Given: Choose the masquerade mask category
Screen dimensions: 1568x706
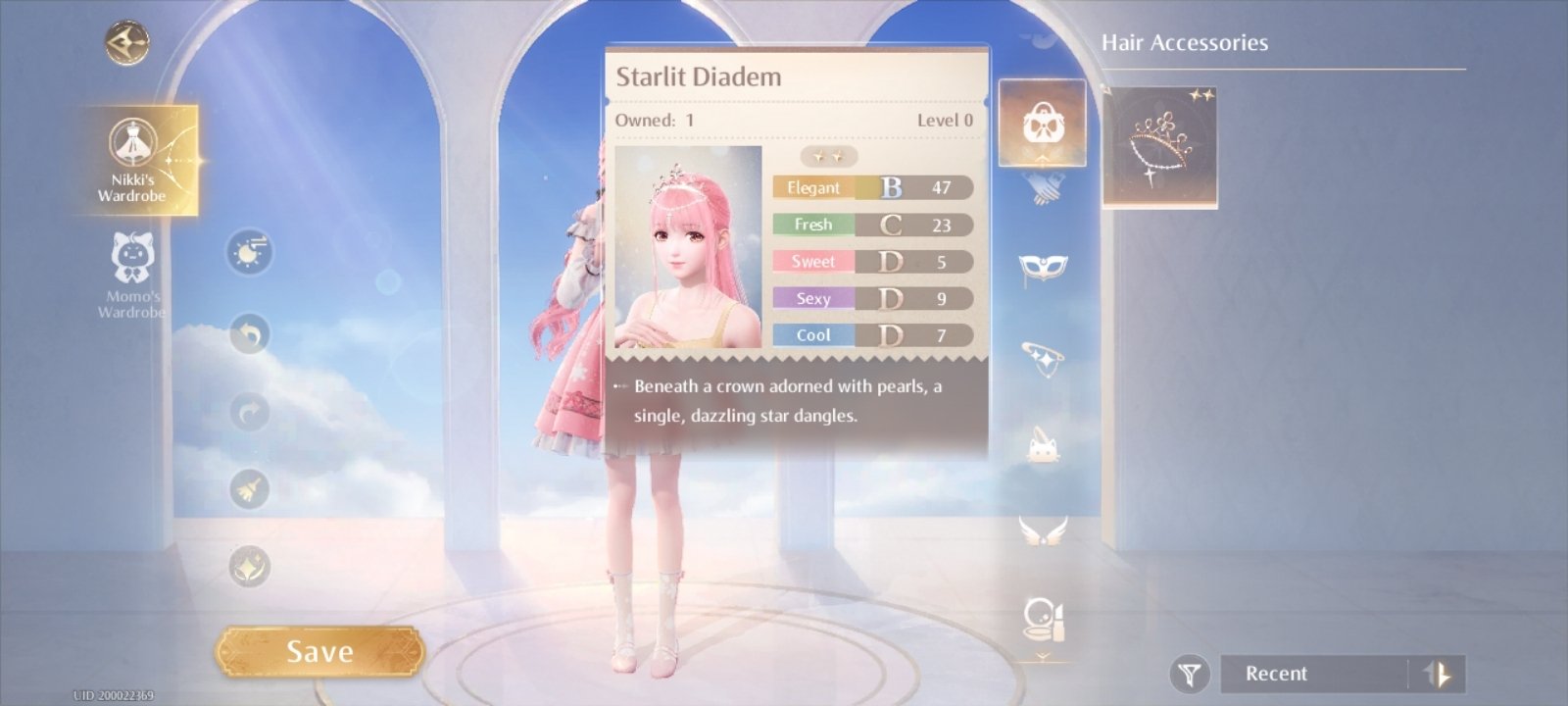Looking at the screenshot, I should point(1043,267).
